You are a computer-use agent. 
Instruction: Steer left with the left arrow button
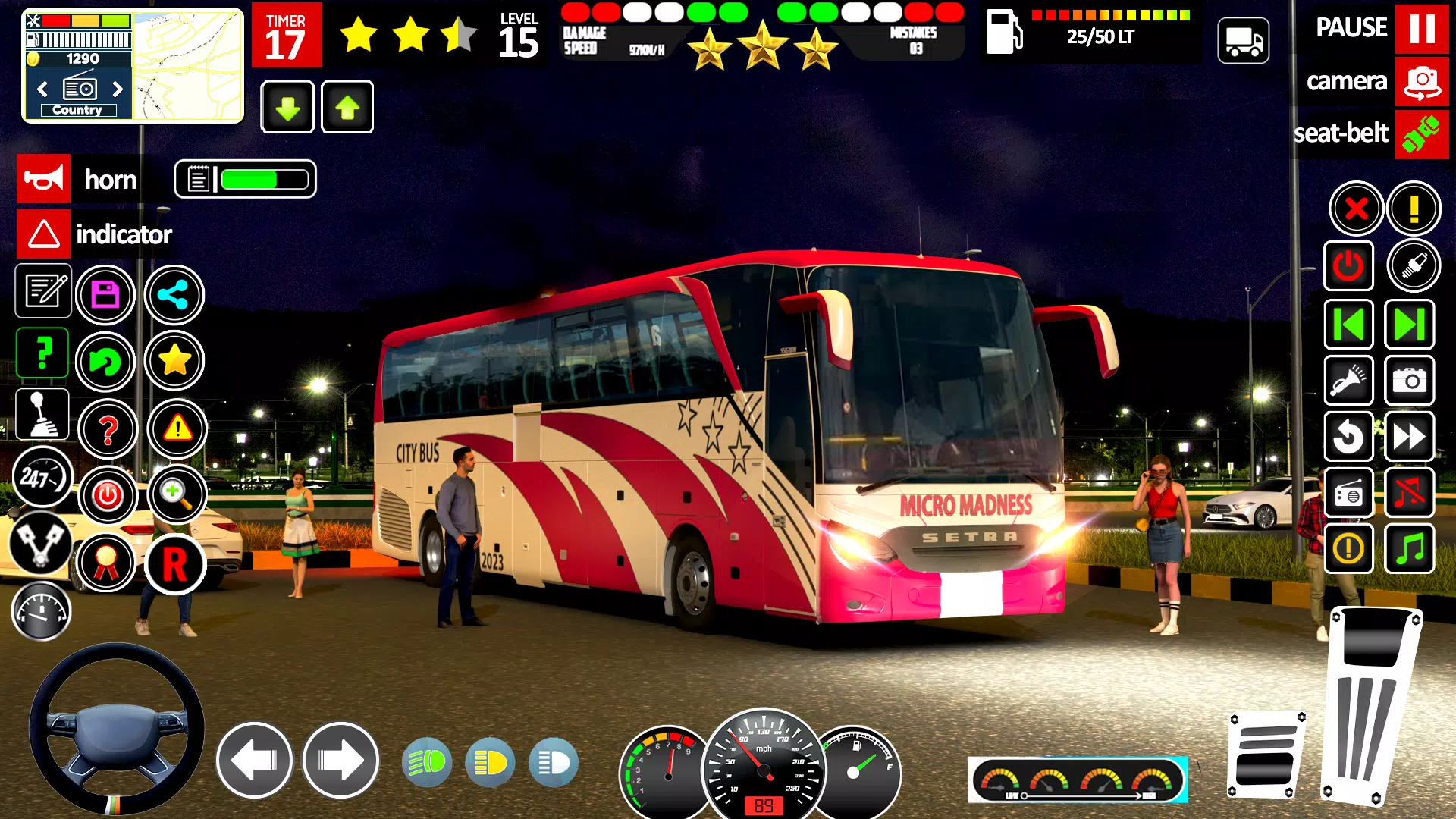254,761
